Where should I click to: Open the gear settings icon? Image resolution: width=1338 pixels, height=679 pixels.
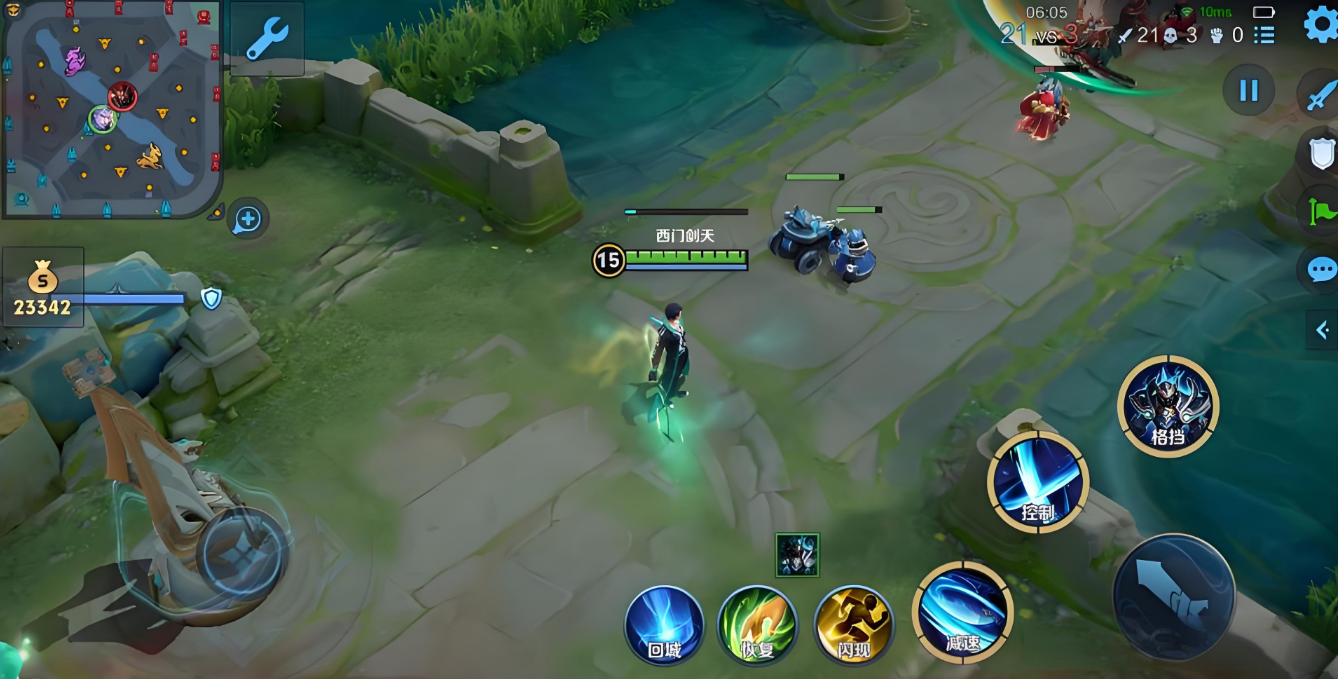[1320, 25]
